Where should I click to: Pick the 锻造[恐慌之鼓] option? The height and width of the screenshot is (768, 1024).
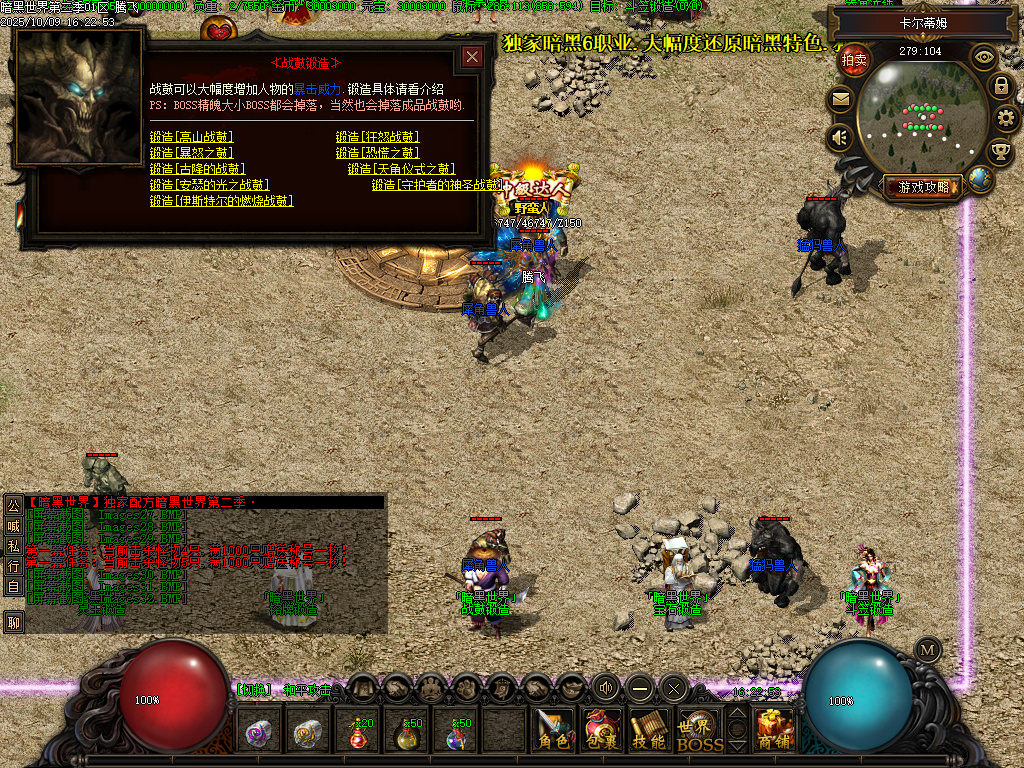pyautogui.click(x=377, y=153)
